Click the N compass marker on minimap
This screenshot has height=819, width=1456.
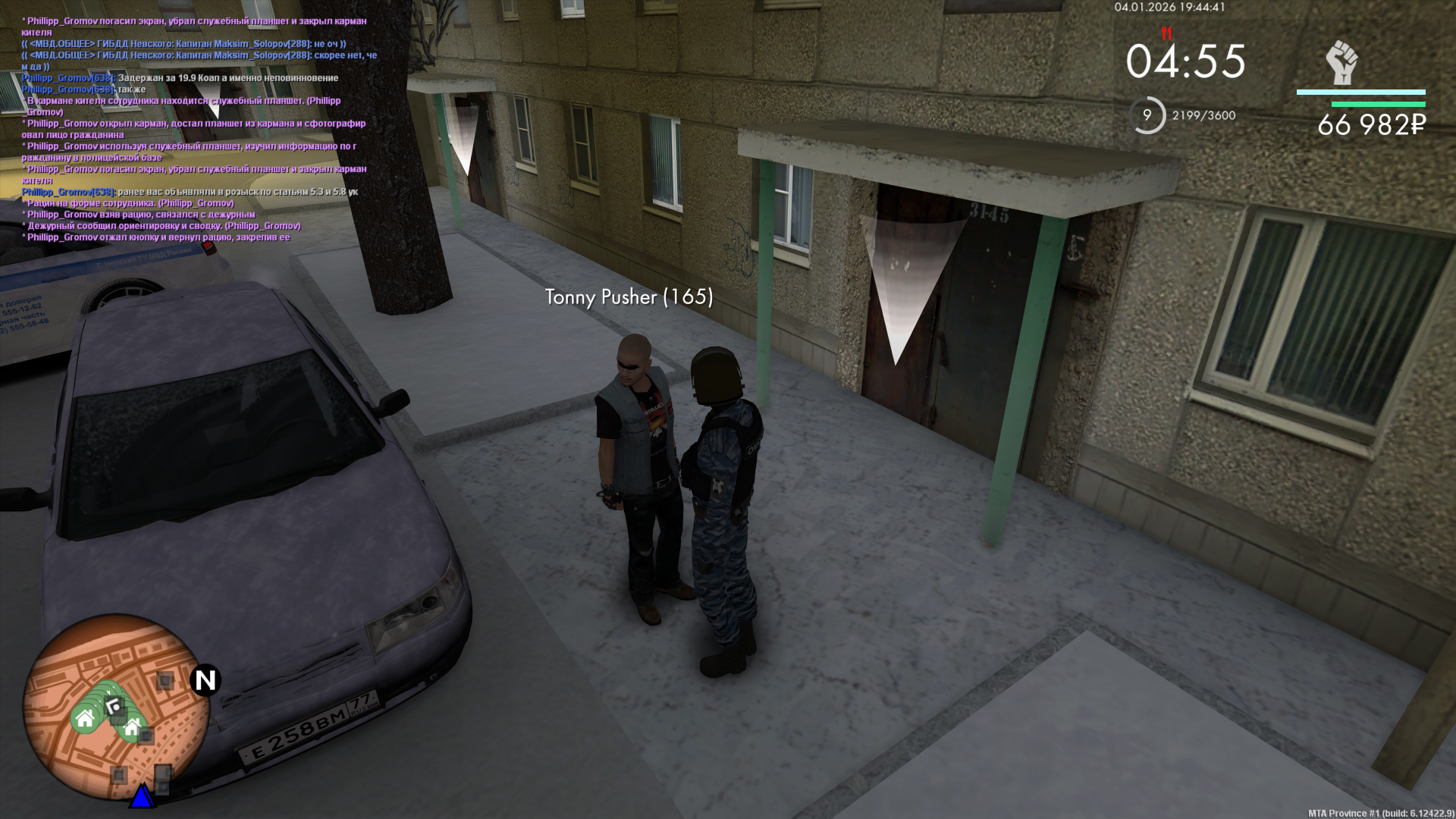tap(206, 680)
